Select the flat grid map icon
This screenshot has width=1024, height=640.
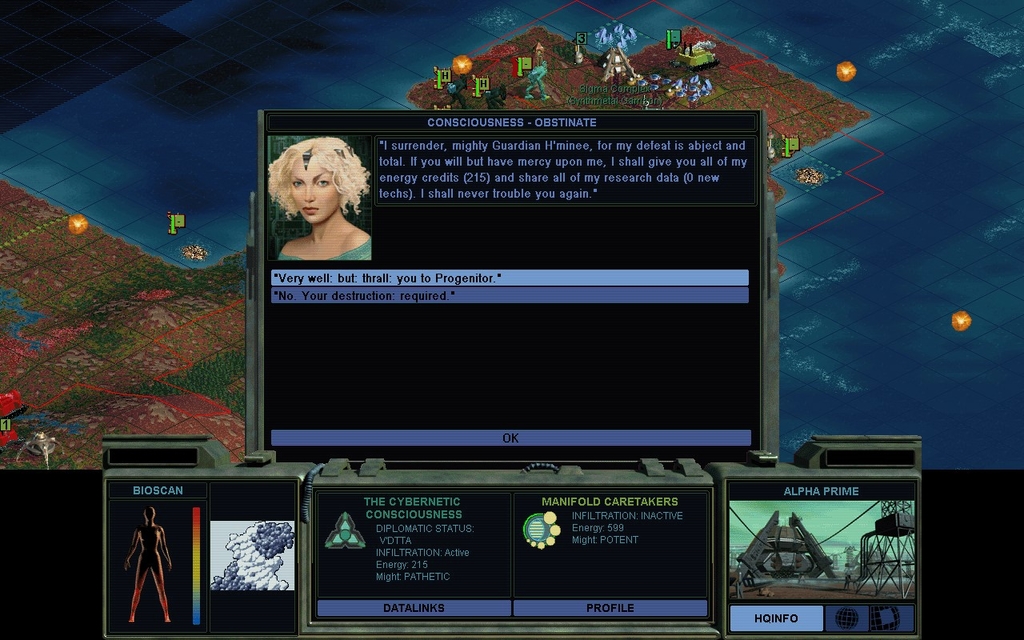(x=885, y=618)
